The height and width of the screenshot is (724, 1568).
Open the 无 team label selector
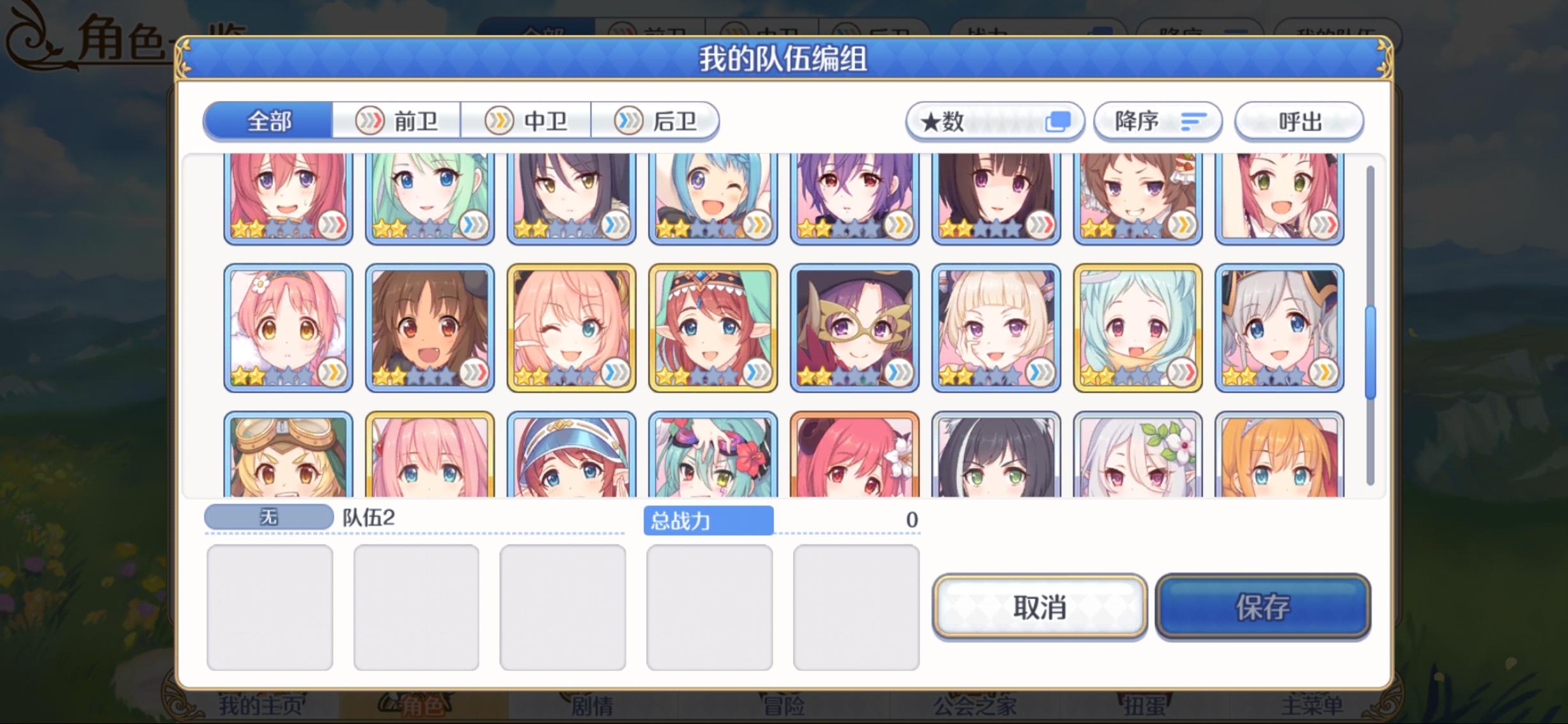(x=268, y=518)
